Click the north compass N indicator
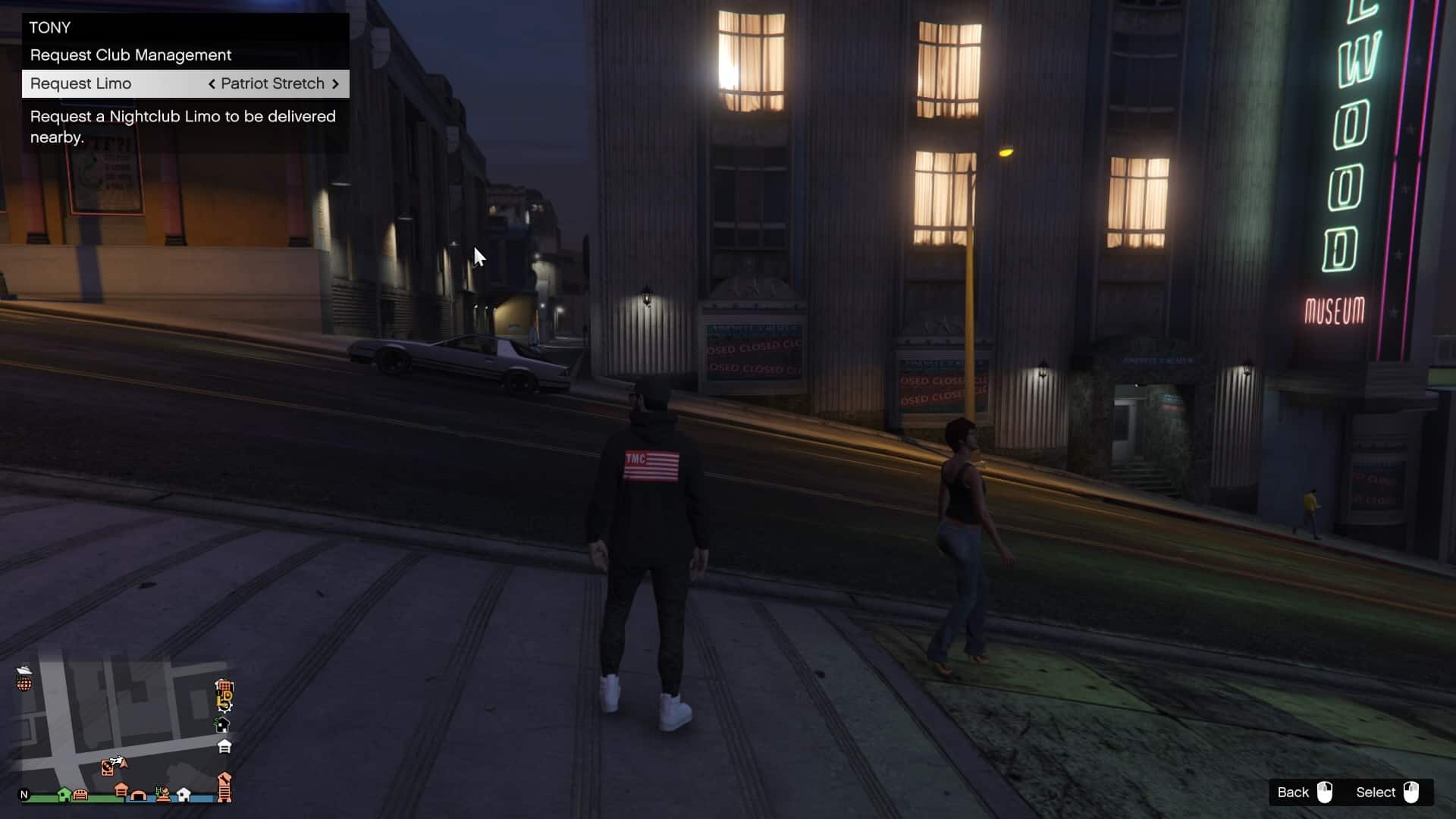The height and width of the screenshot is (819, 1456). (24, 795)
